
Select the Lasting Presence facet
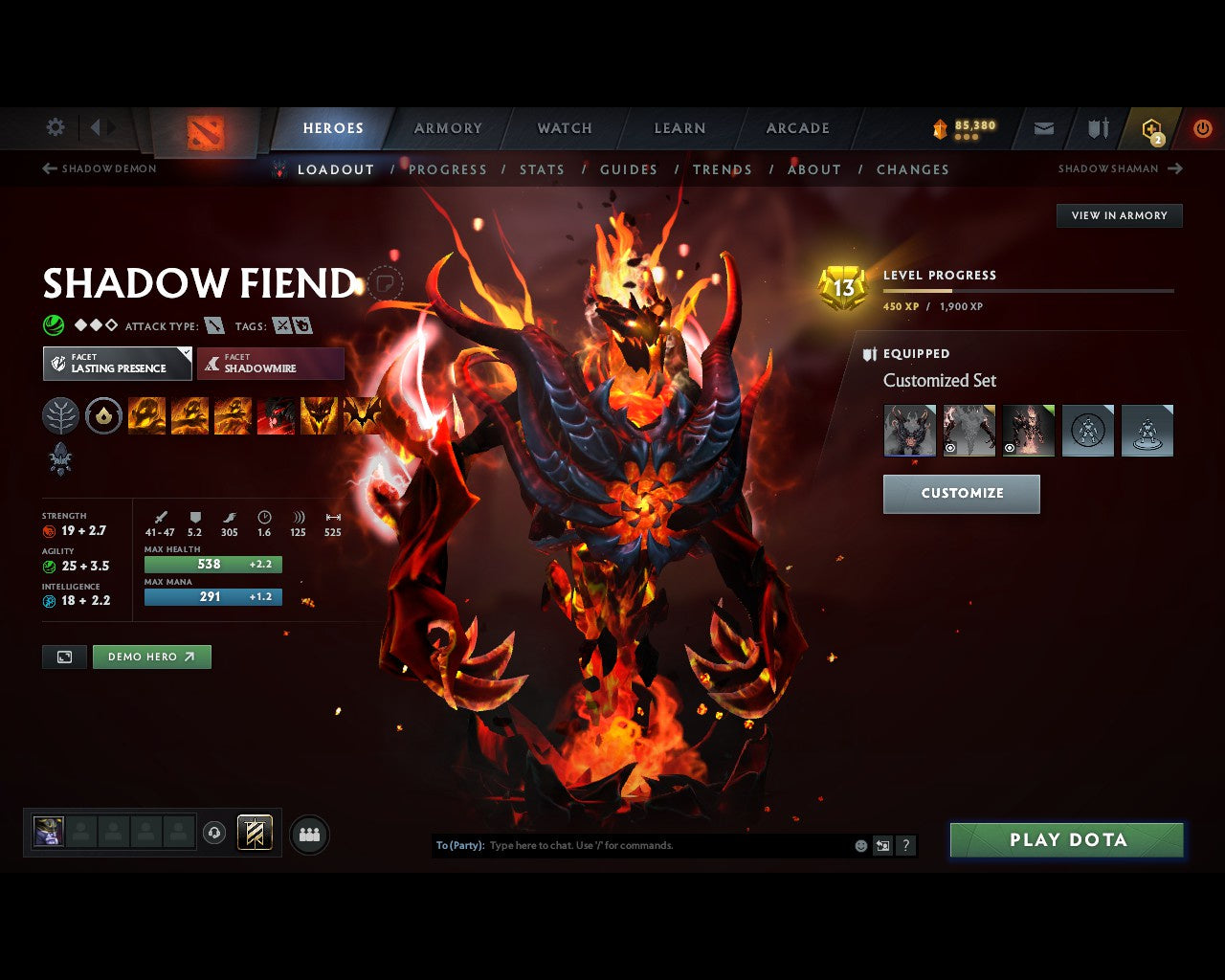[x=117, y=364]
